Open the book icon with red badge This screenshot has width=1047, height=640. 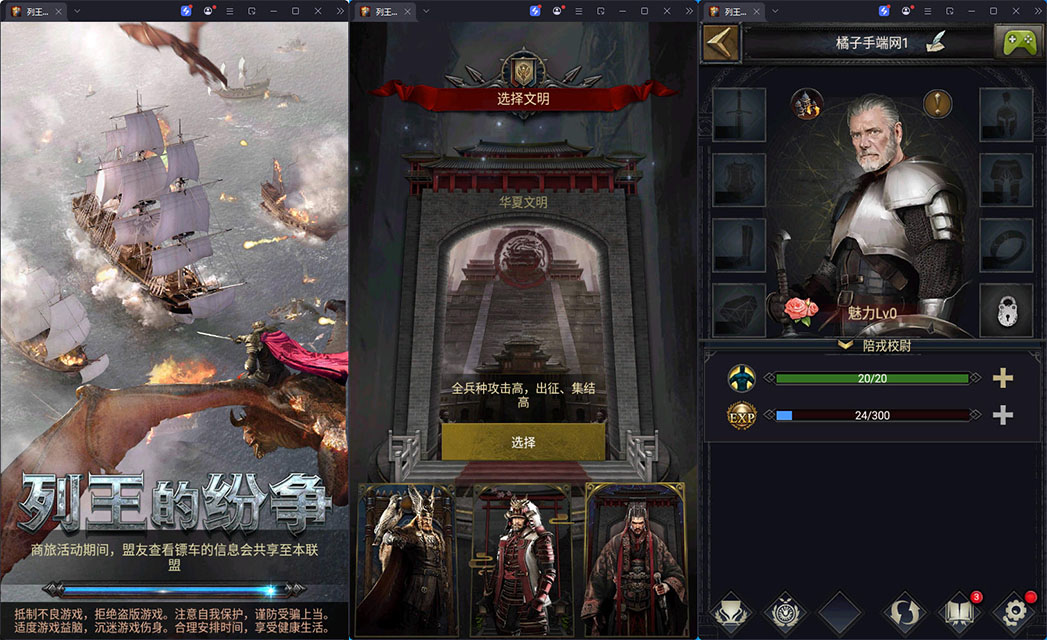point(959,611)
